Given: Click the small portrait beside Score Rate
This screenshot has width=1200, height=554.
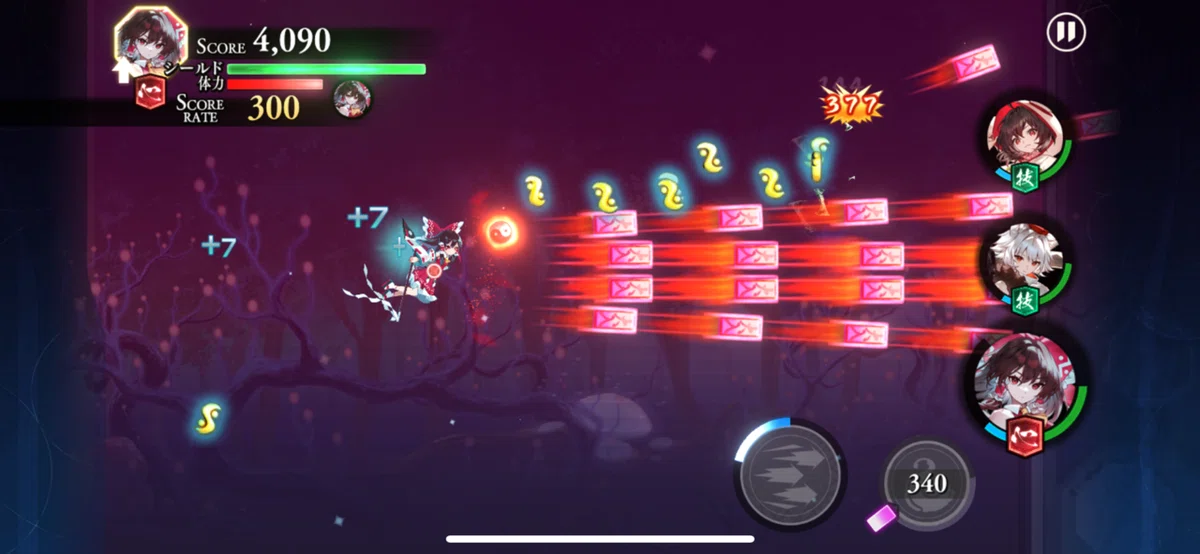Looking at the screenshot, I should pos(352,100).
